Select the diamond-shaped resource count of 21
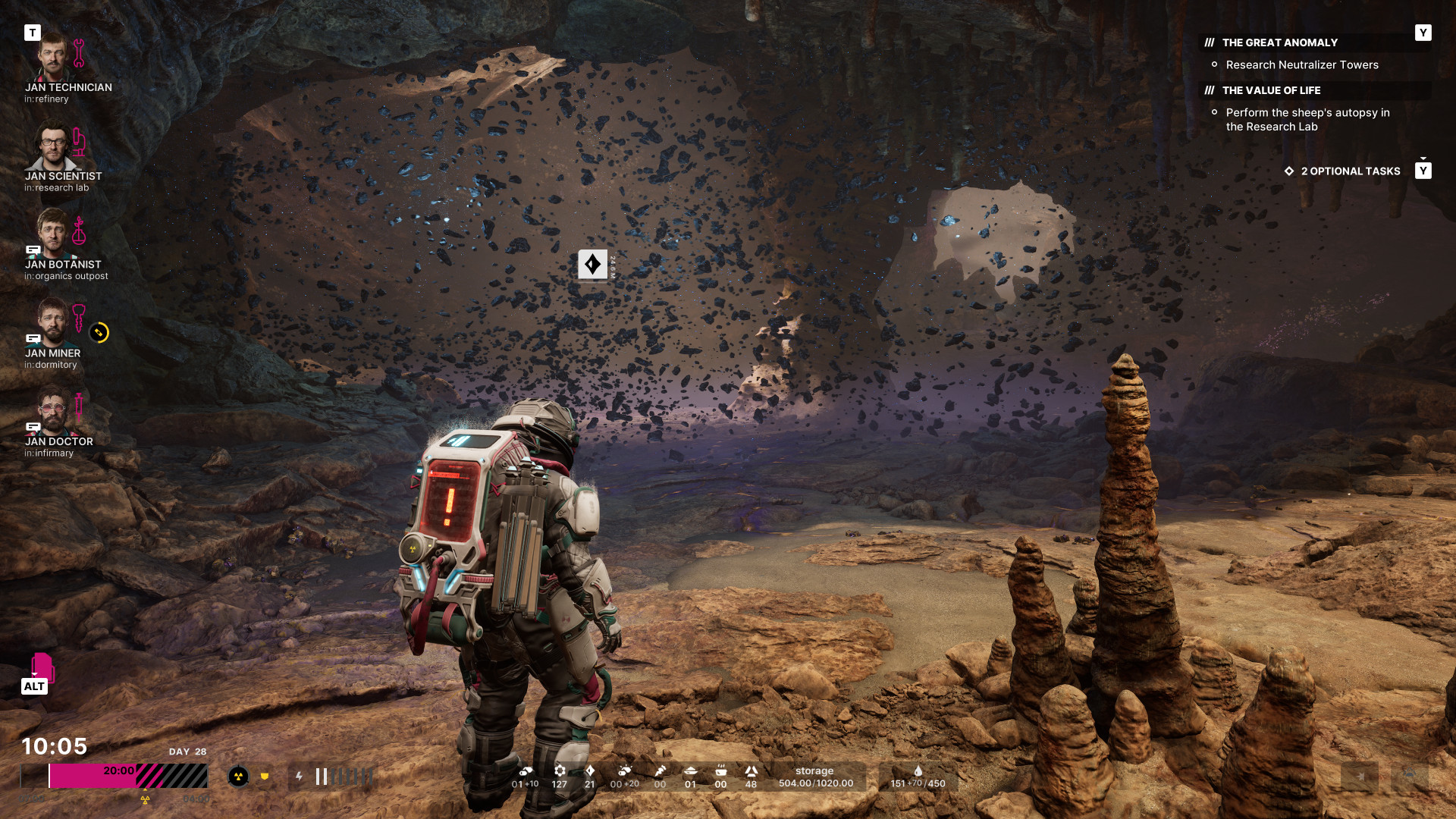Screen dimensions: 1456x819 [x=590, y=777]
